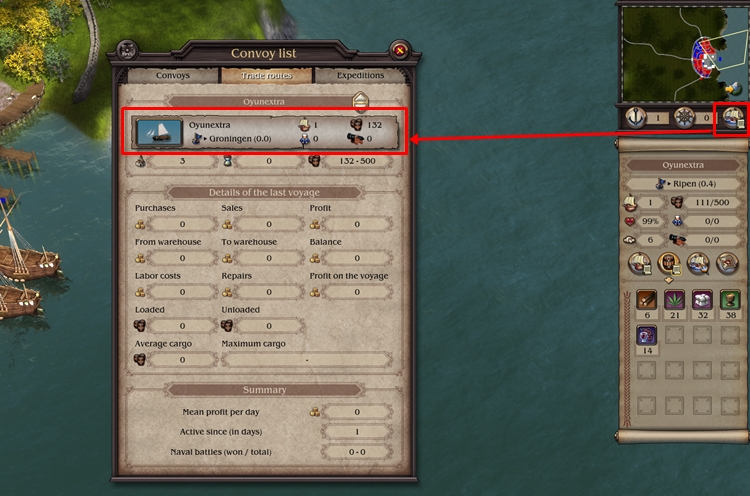Close the Convoy list window

399,50
